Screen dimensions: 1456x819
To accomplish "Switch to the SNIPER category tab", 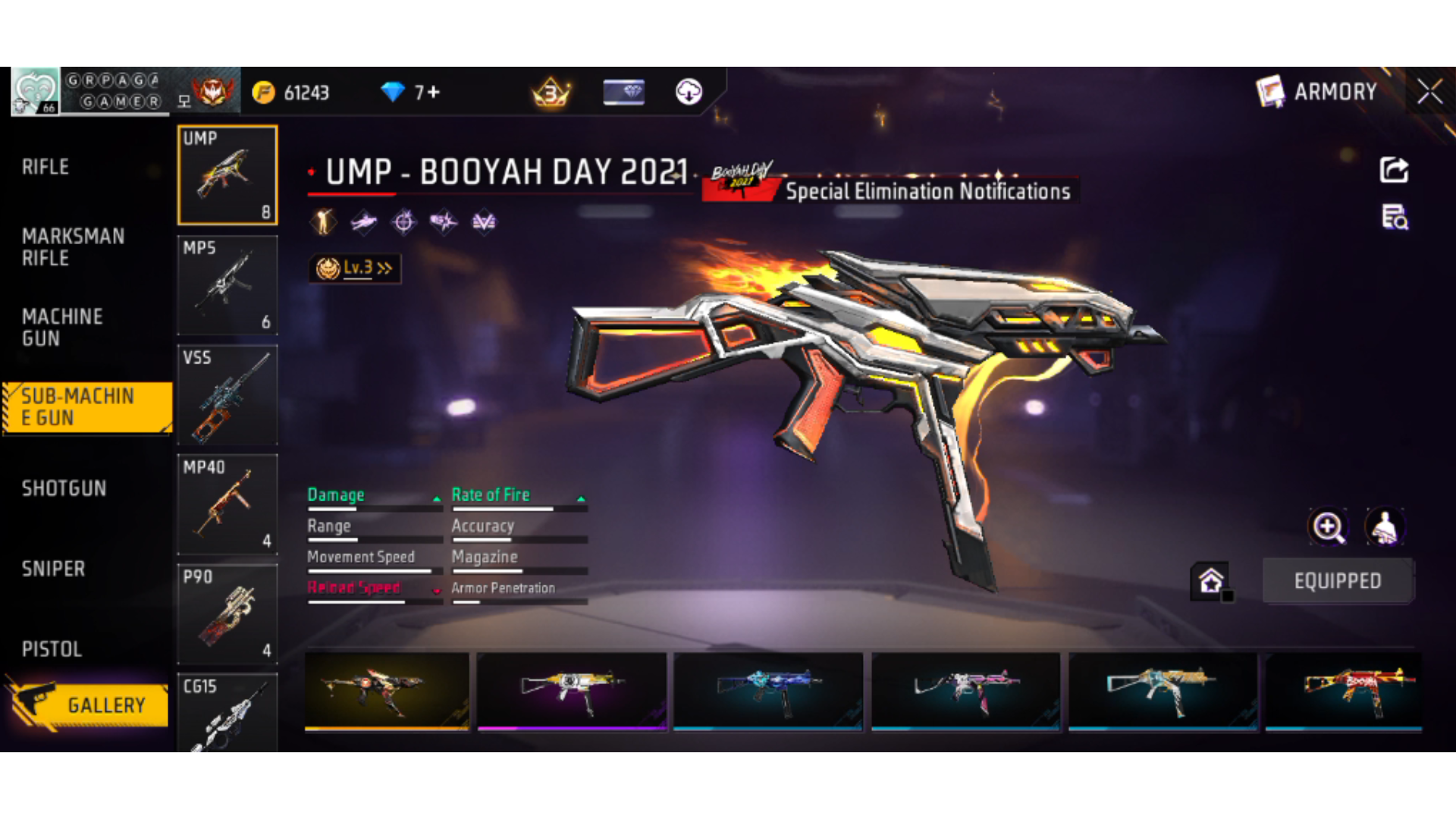I will tap(53, 569).
